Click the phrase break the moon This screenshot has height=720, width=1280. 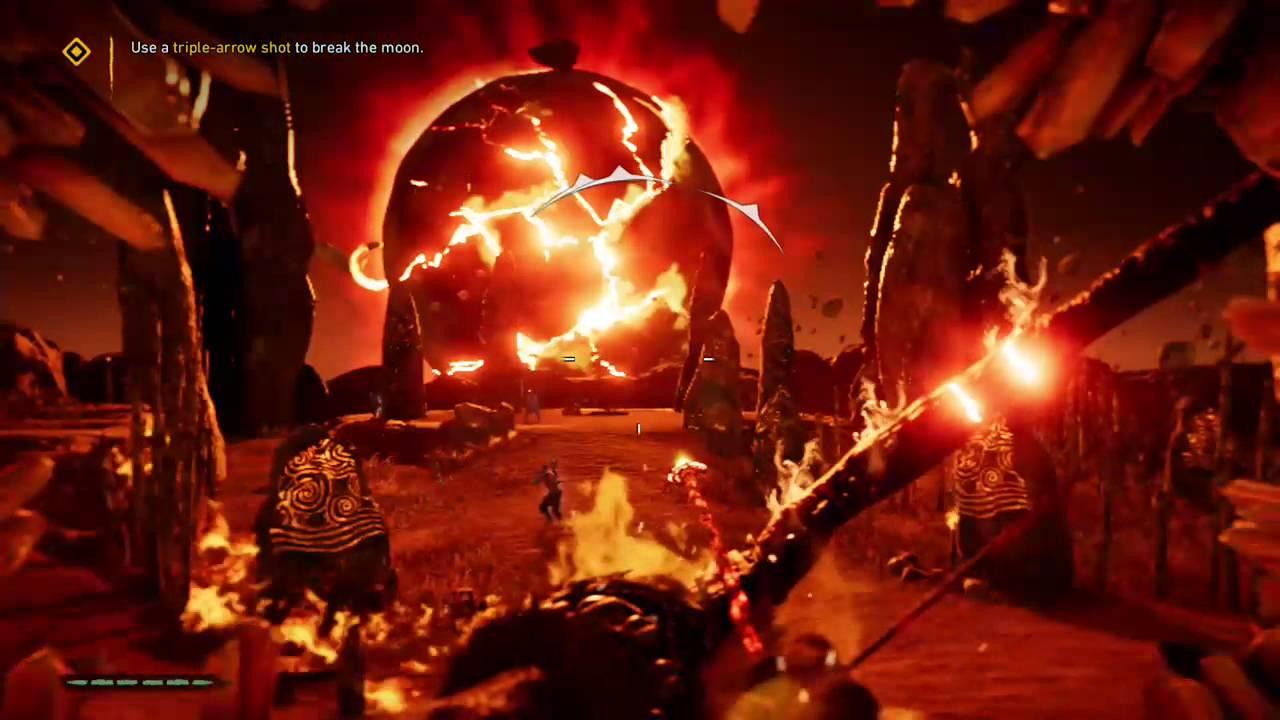point(370,47)
